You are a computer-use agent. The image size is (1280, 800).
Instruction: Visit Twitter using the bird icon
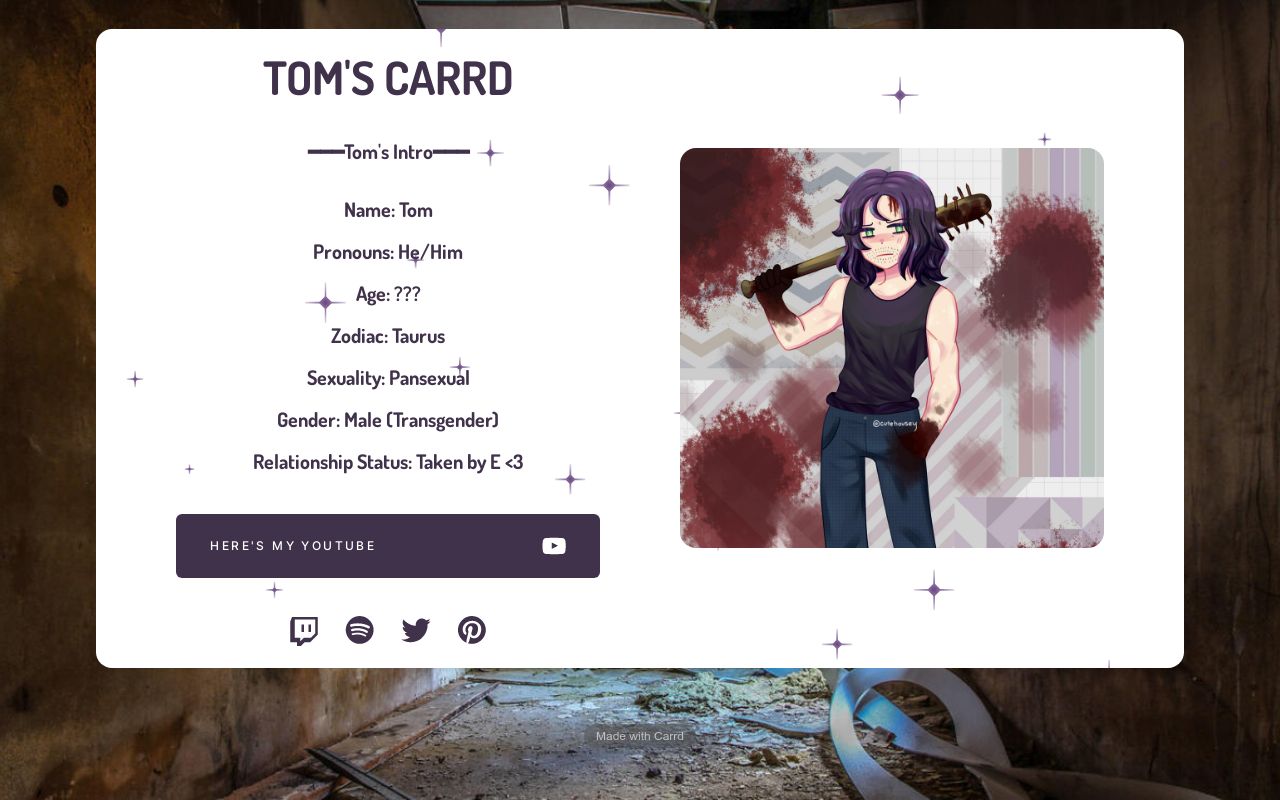[416, 630]
